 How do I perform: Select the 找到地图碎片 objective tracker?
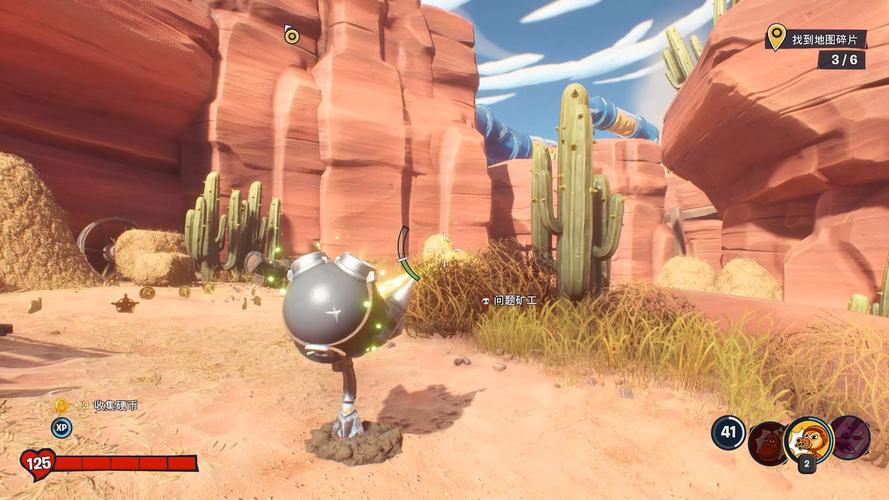pos(815,40)
